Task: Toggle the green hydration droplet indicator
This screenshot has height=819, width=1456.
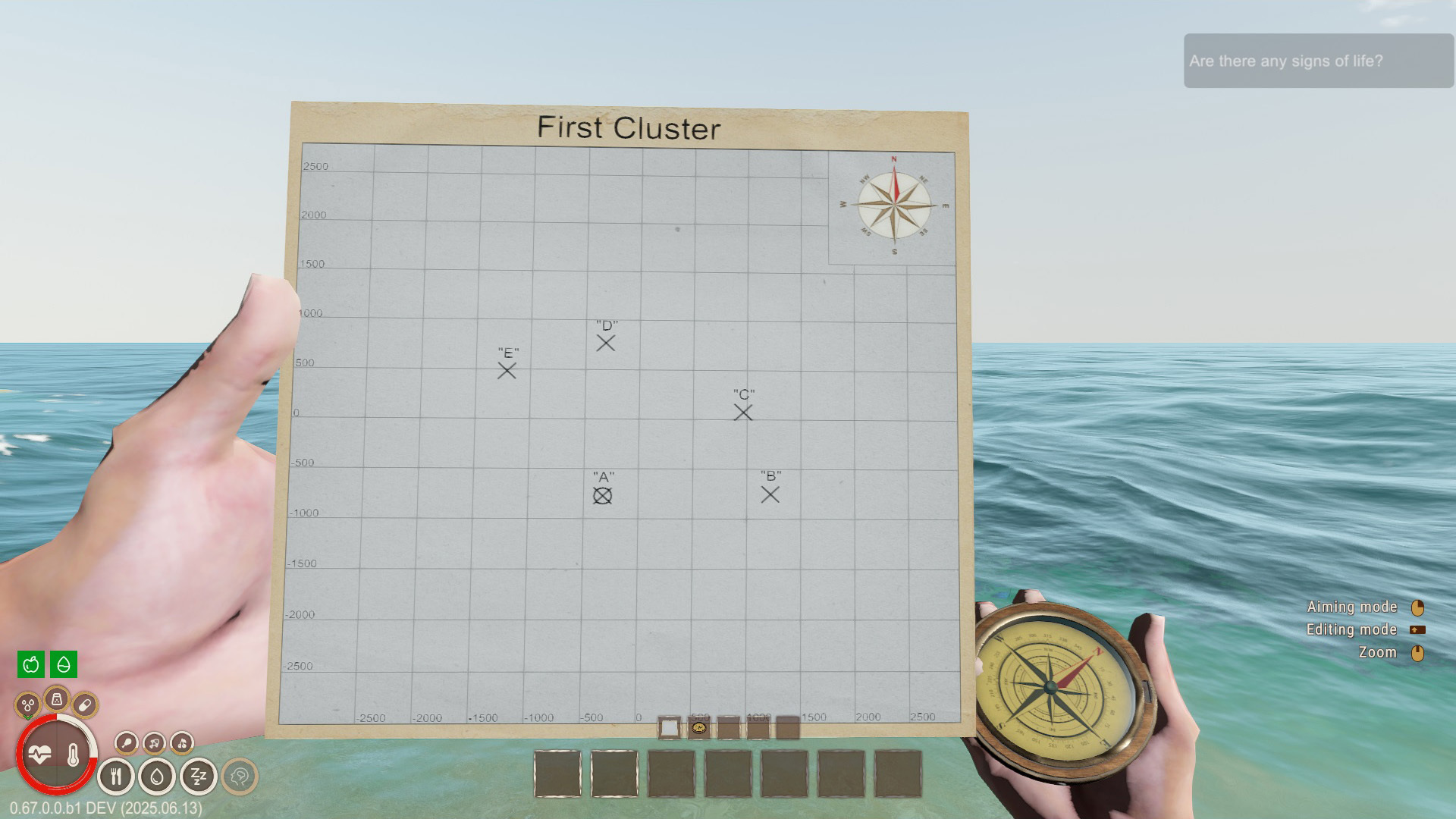Action: pyautogui.click(x=64, y=665)
